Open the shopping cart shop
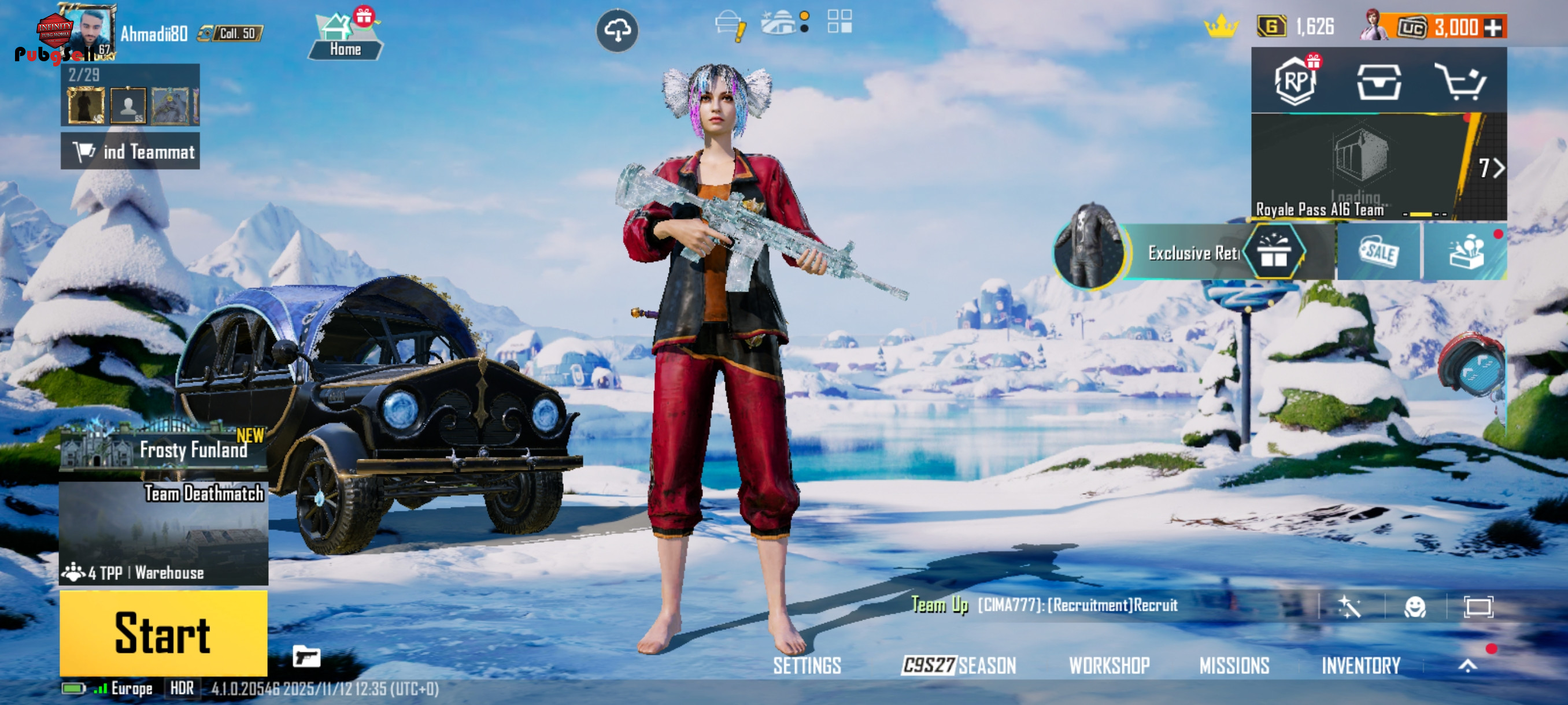The image size is (1568, 705). pyautogui.click(x=1460, y=81)
